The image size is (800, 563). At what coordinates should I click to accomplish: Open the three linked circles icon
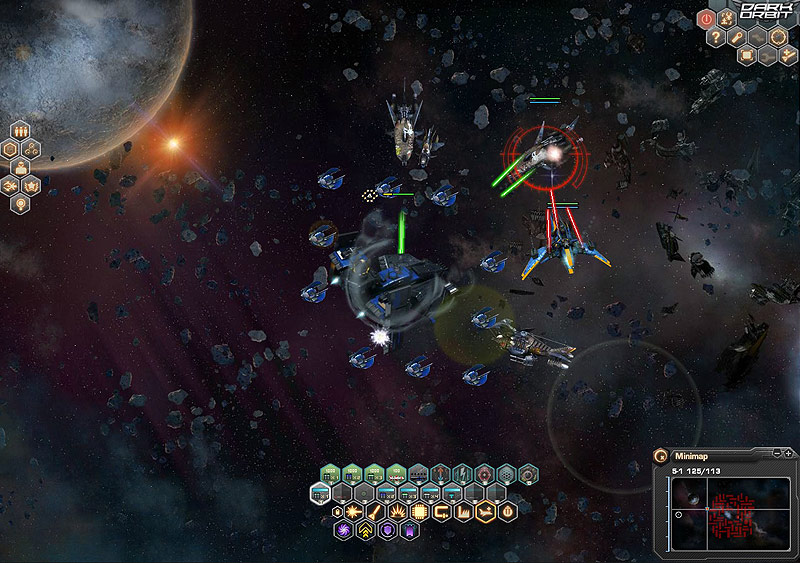pos(32,149)
